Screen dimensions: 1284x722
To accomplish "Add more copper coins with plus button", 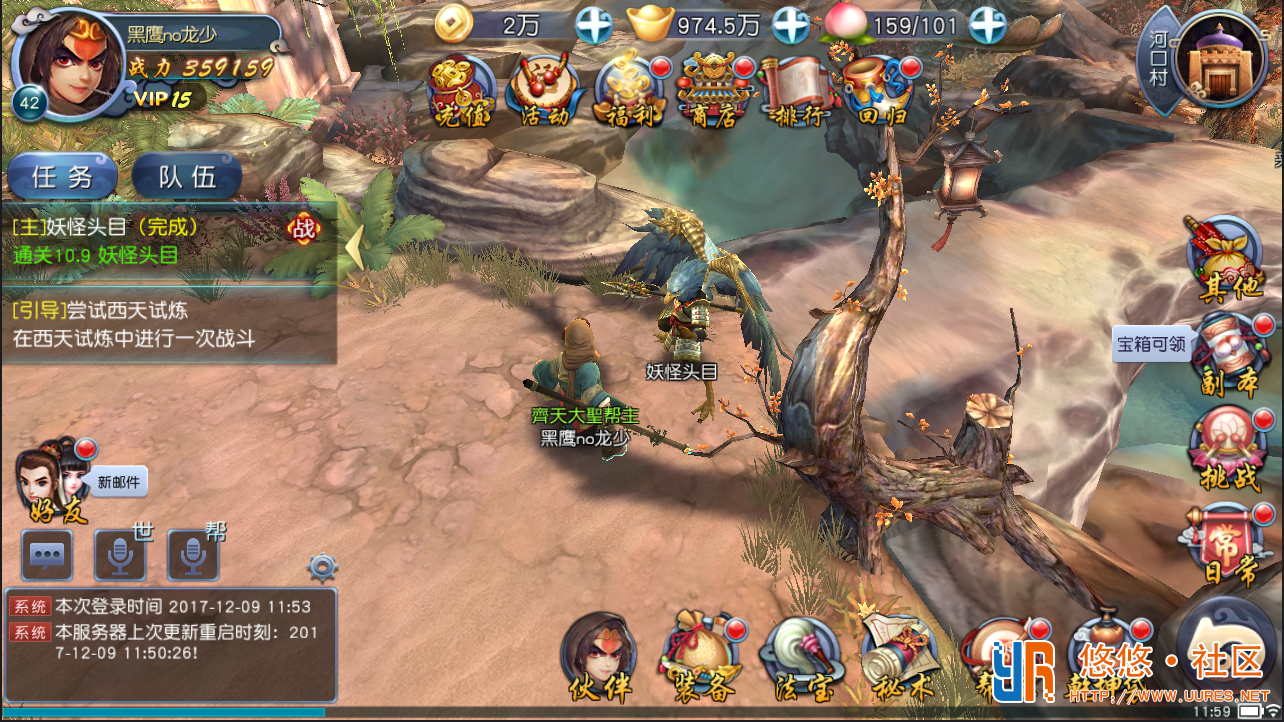I will [x=594, y=25].
